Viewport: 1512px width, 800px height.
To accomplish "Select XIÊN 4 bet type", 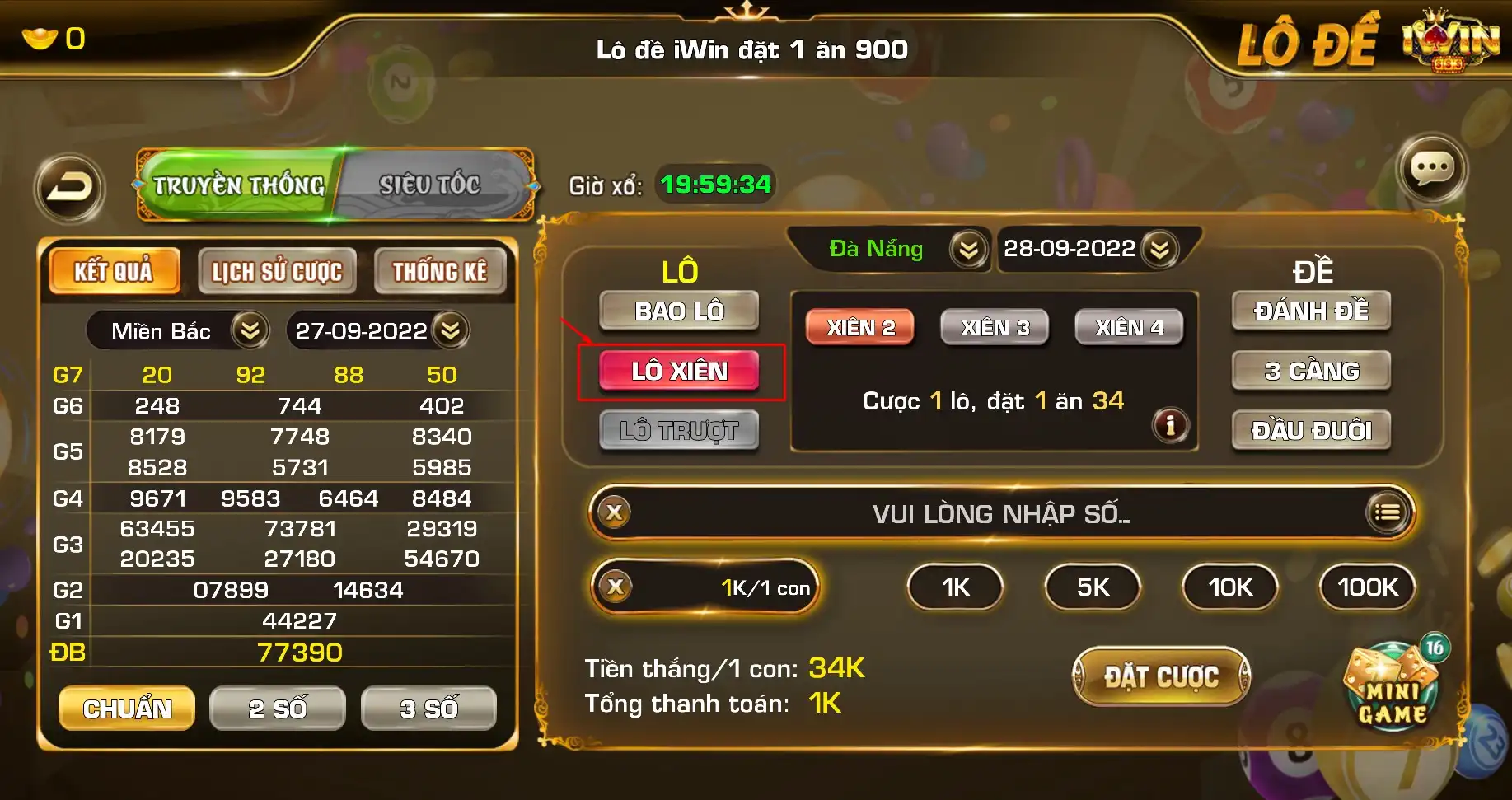I will coord(1129,328).
